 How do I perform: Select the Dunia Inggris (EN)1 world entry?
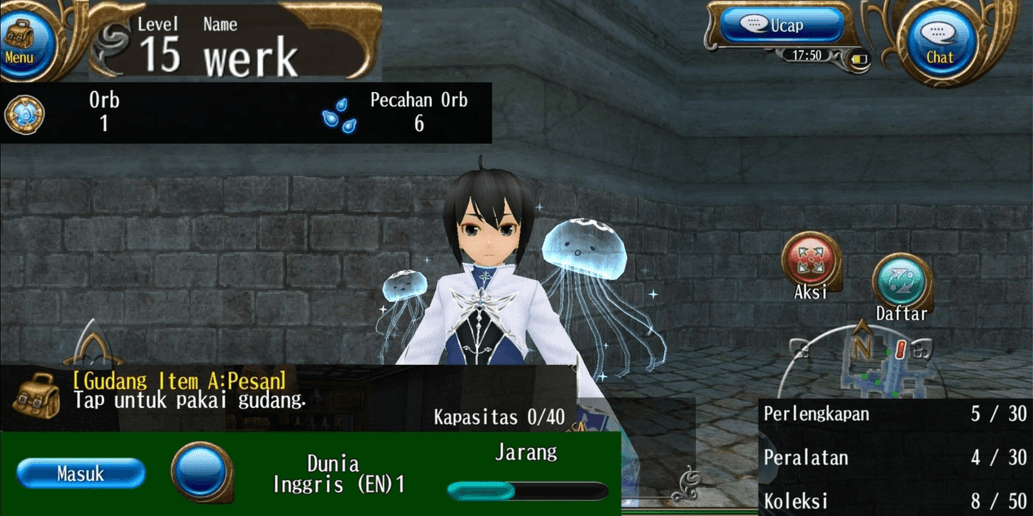point(333,474)
